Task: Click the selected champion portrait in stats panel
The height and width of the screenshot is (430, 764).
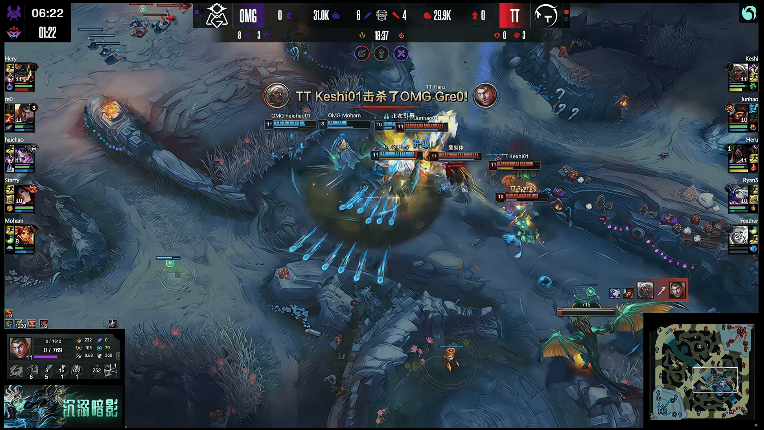Action: [x=19, y=348]
